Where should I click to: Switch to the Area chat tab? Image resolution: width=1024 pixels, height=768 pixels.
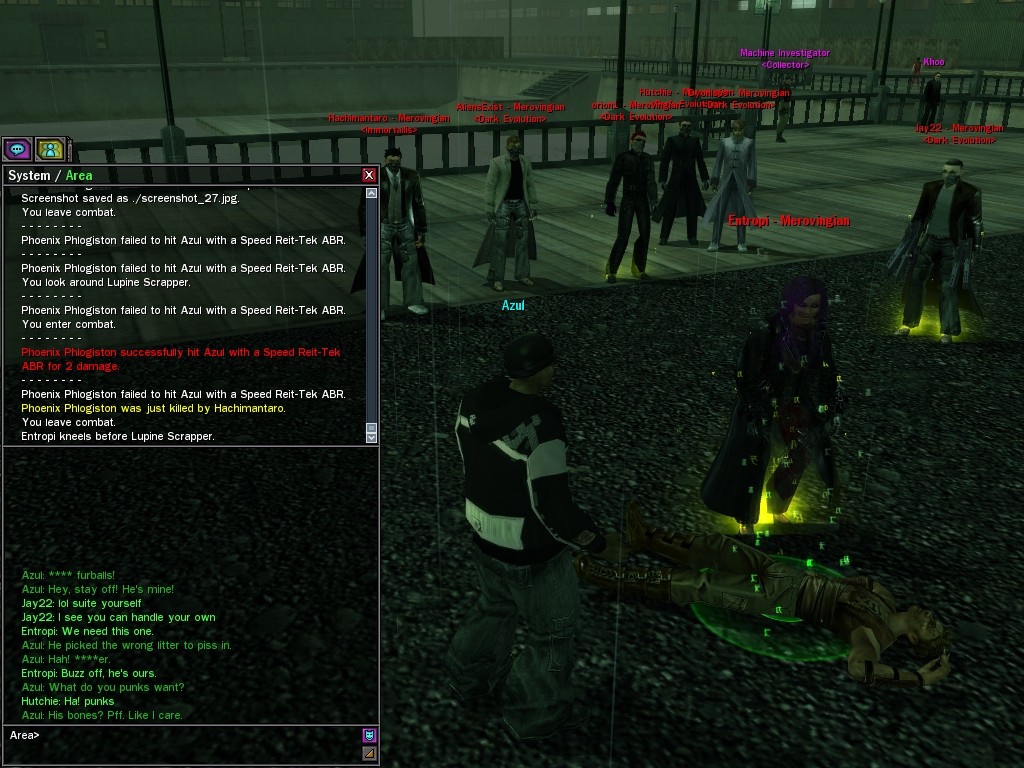tap(79, 176)
